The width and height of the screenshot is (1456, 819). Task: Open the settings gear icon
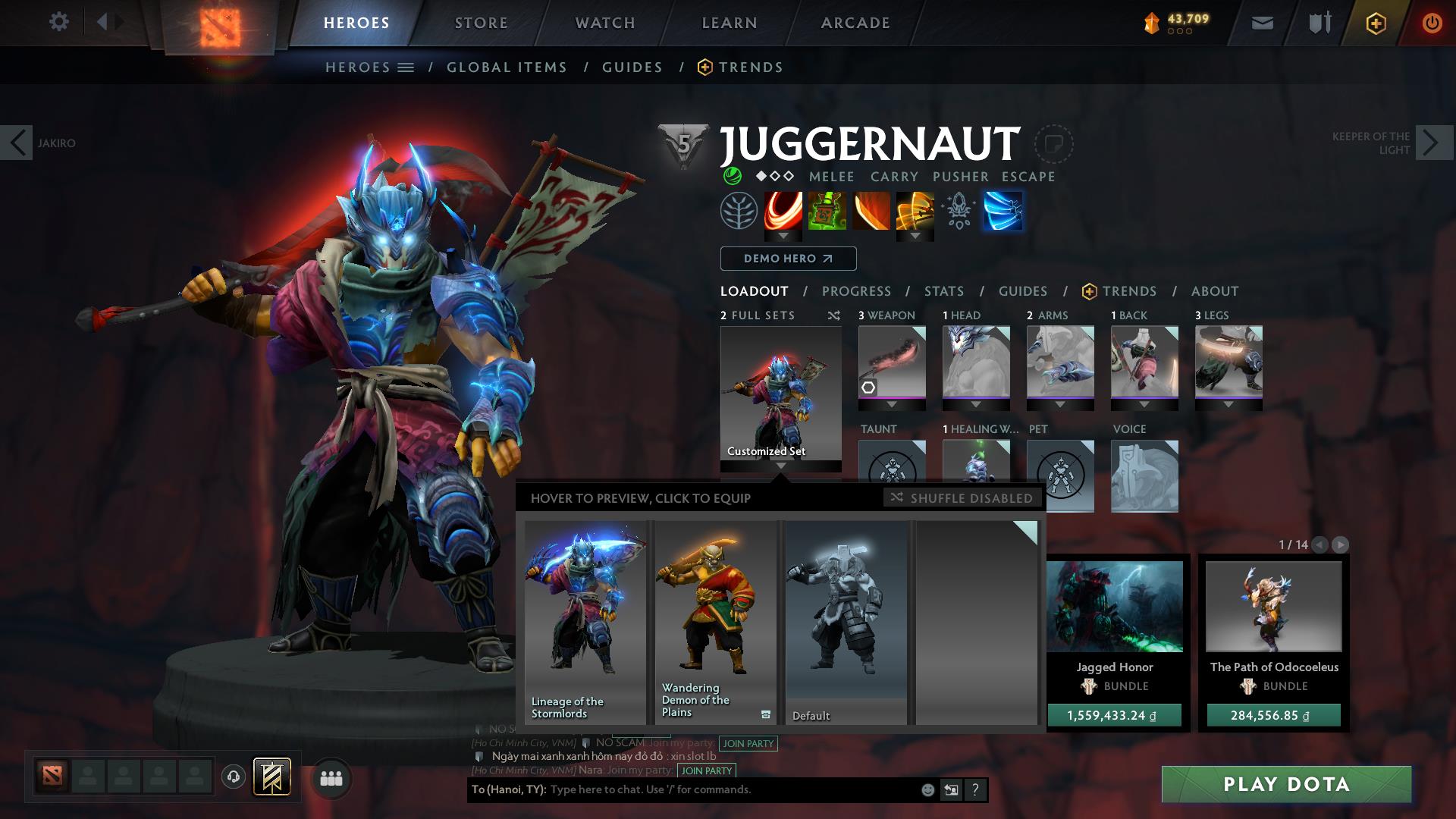(59, 22)
